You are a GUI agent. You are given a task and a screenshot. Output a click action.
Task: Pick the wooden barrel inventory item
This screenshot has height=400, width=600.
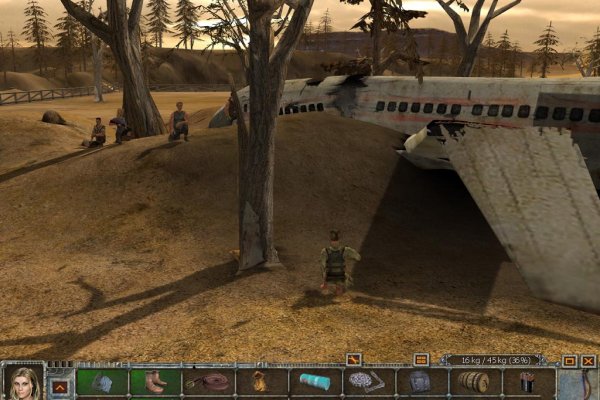tap(474, 382)
